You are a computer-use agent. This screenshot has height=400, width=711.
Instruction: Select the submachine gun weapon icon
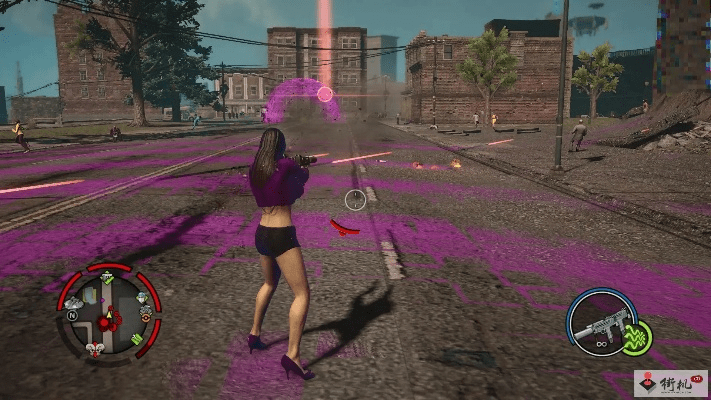(603, 326)
